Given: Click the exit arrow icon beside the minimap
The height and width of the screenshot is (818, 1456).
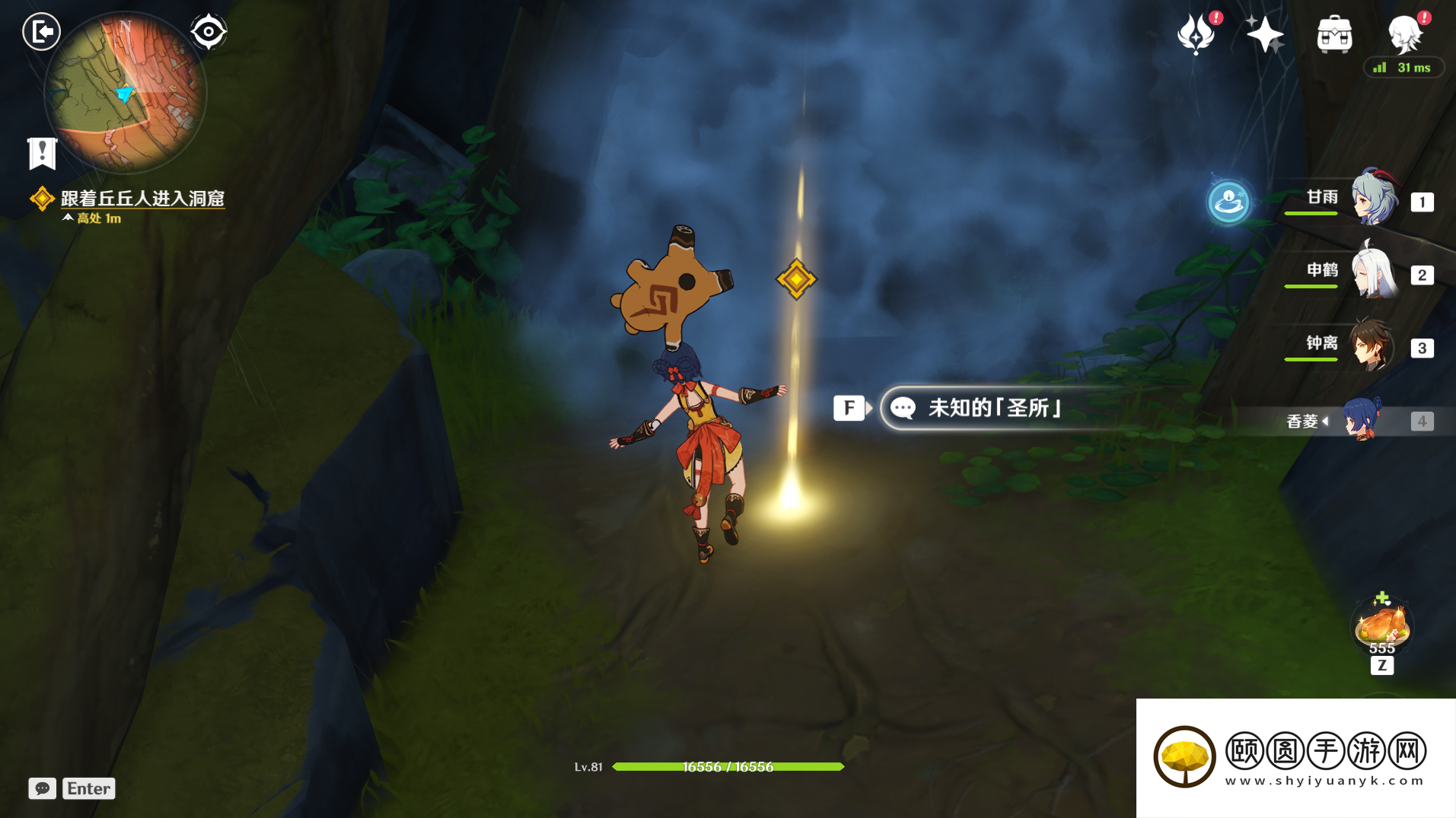Looking at the screenshot, I should [41, 32].
